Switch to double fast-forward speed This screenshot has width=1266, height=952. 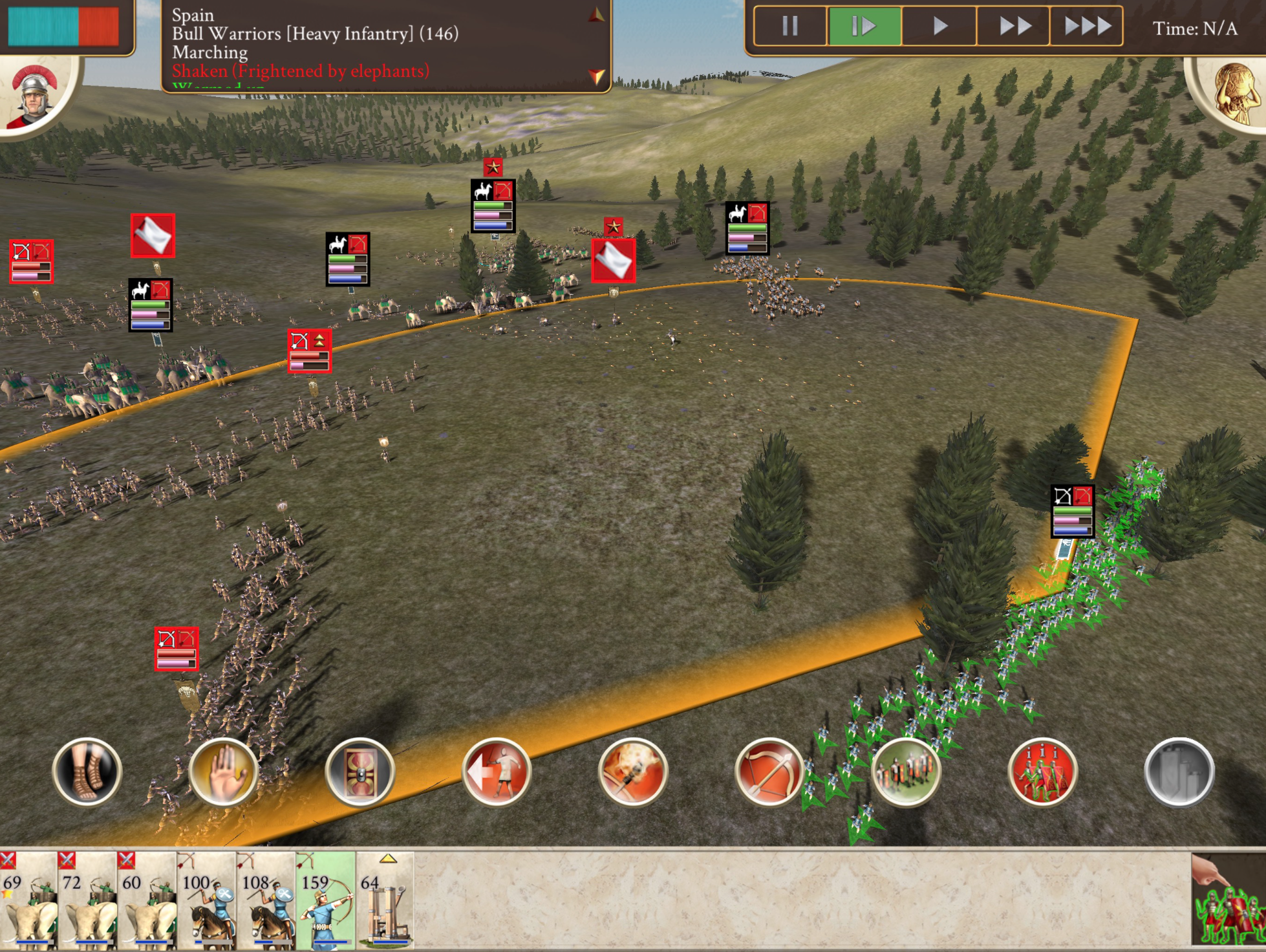(x=1014, y=27)
